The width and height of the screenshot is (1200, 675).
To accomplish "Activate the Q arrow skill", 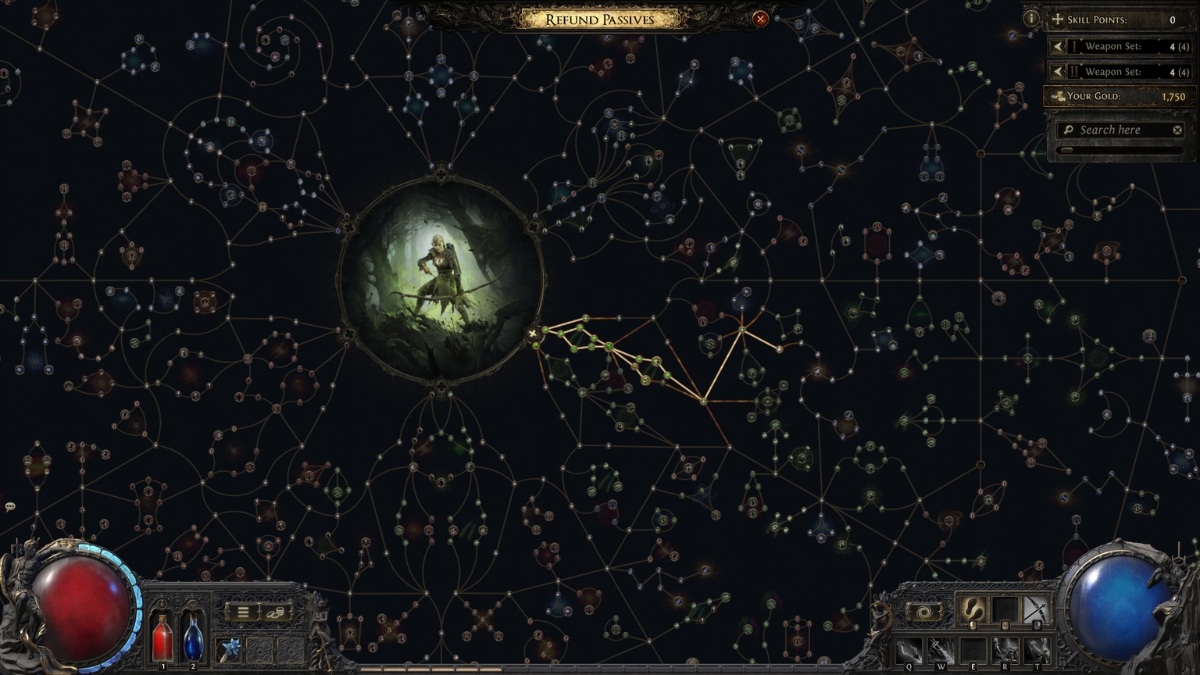I will [x=909, y=648].
